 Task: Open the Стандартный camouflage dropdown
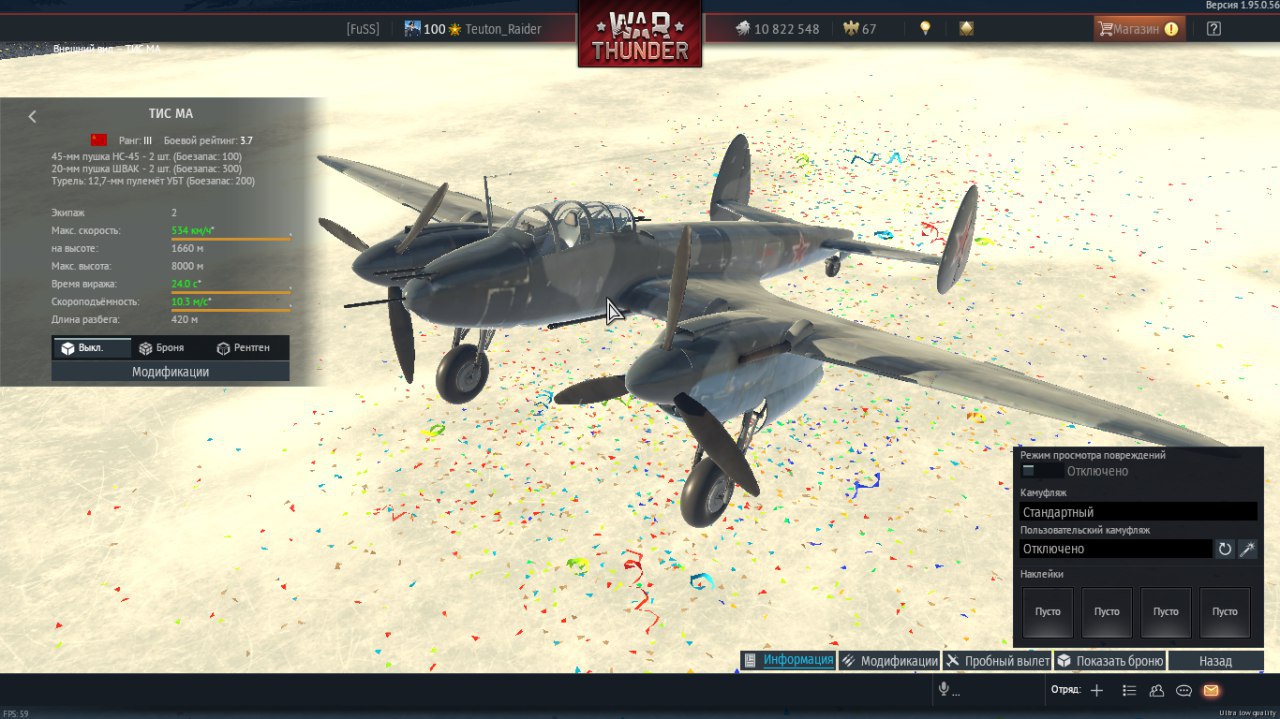1138,512
